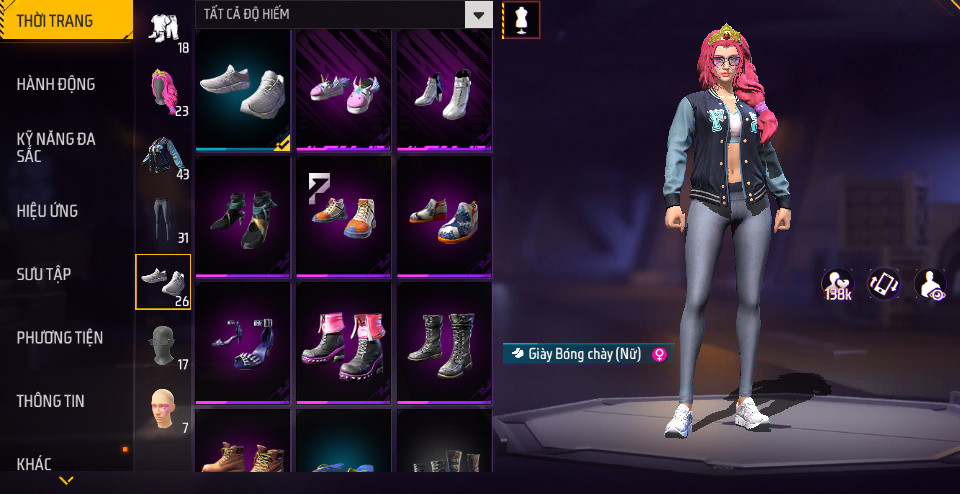The width and height of the screenshot is (960, 494).
Task: Choose the bald head face category
Action: tap(163, 408)
